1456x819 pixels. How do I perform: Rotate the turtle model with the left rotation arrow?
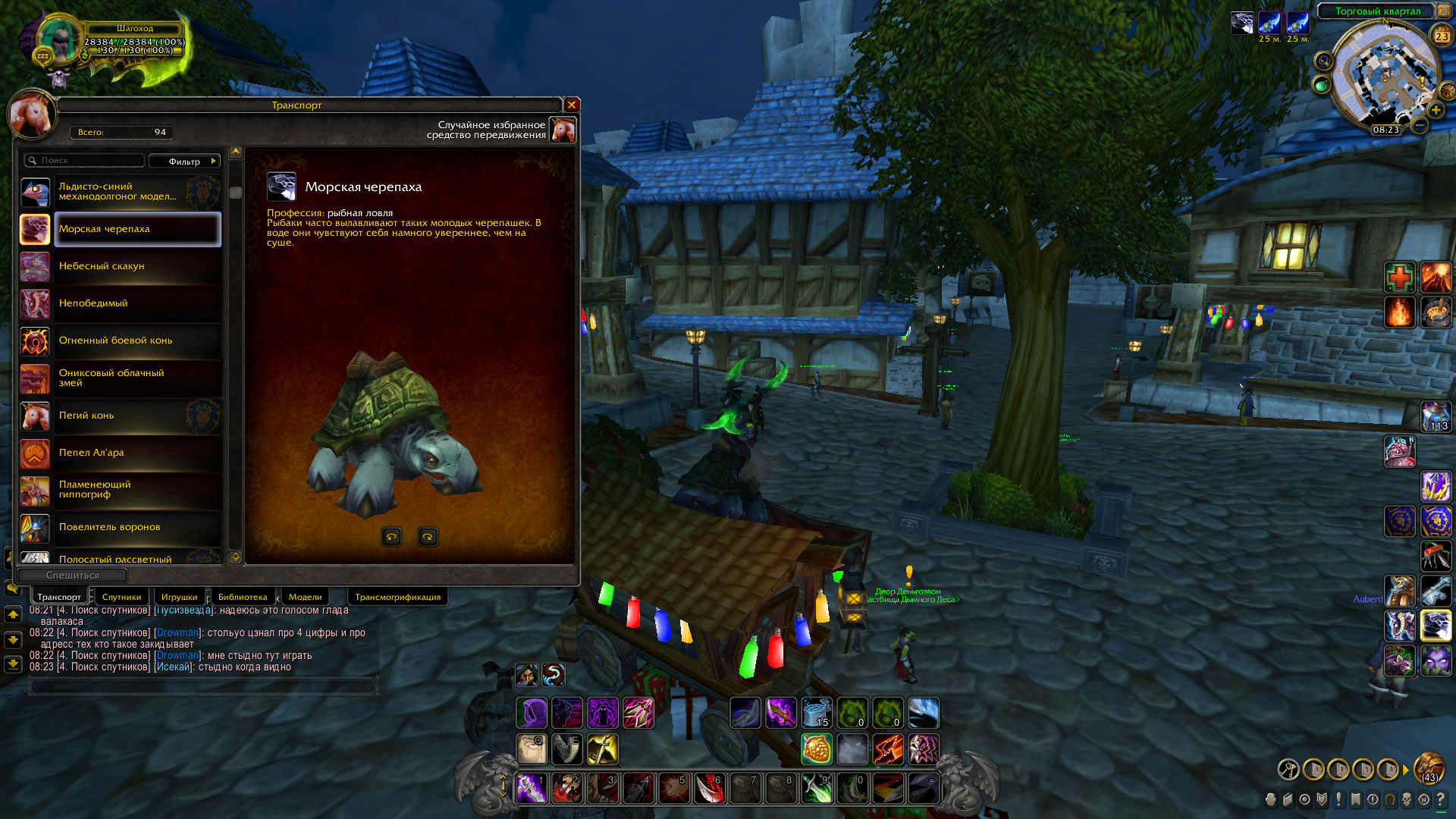[x=392, y=536]
